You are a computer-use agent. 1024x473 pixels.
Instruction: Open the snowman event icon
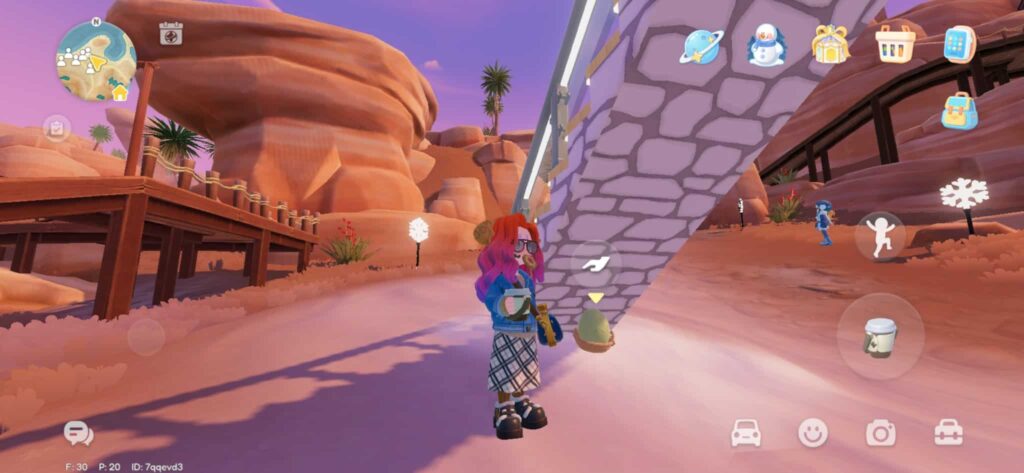[x=767, y=45]
